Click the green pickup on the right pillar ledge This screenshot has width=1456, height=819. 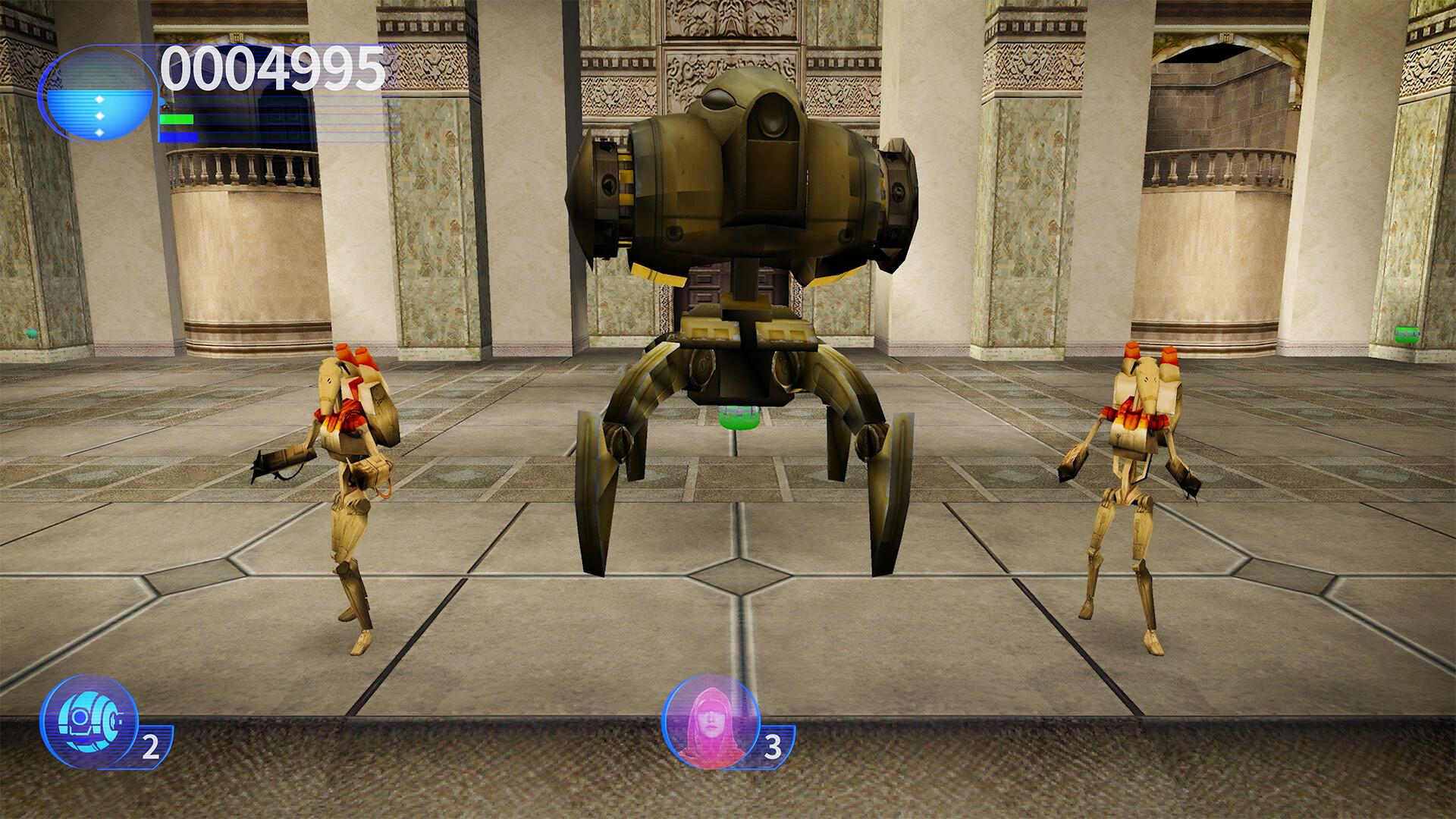coord(1407,334)
